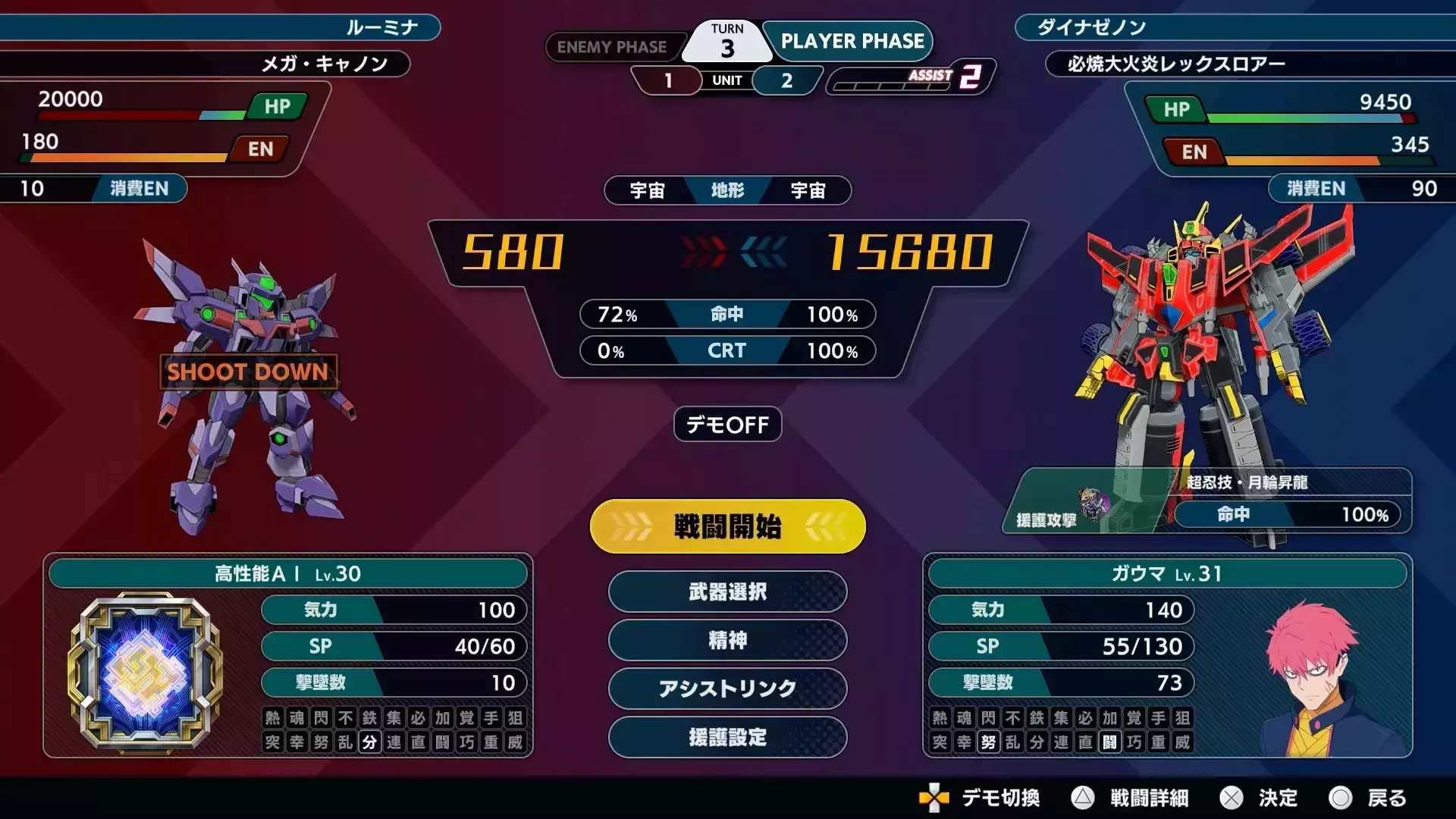Image resolution: width=1456 pixels, height=819 pixels.
Task: Expand the 援護設定 support settings options
Action: click(726, 737)
